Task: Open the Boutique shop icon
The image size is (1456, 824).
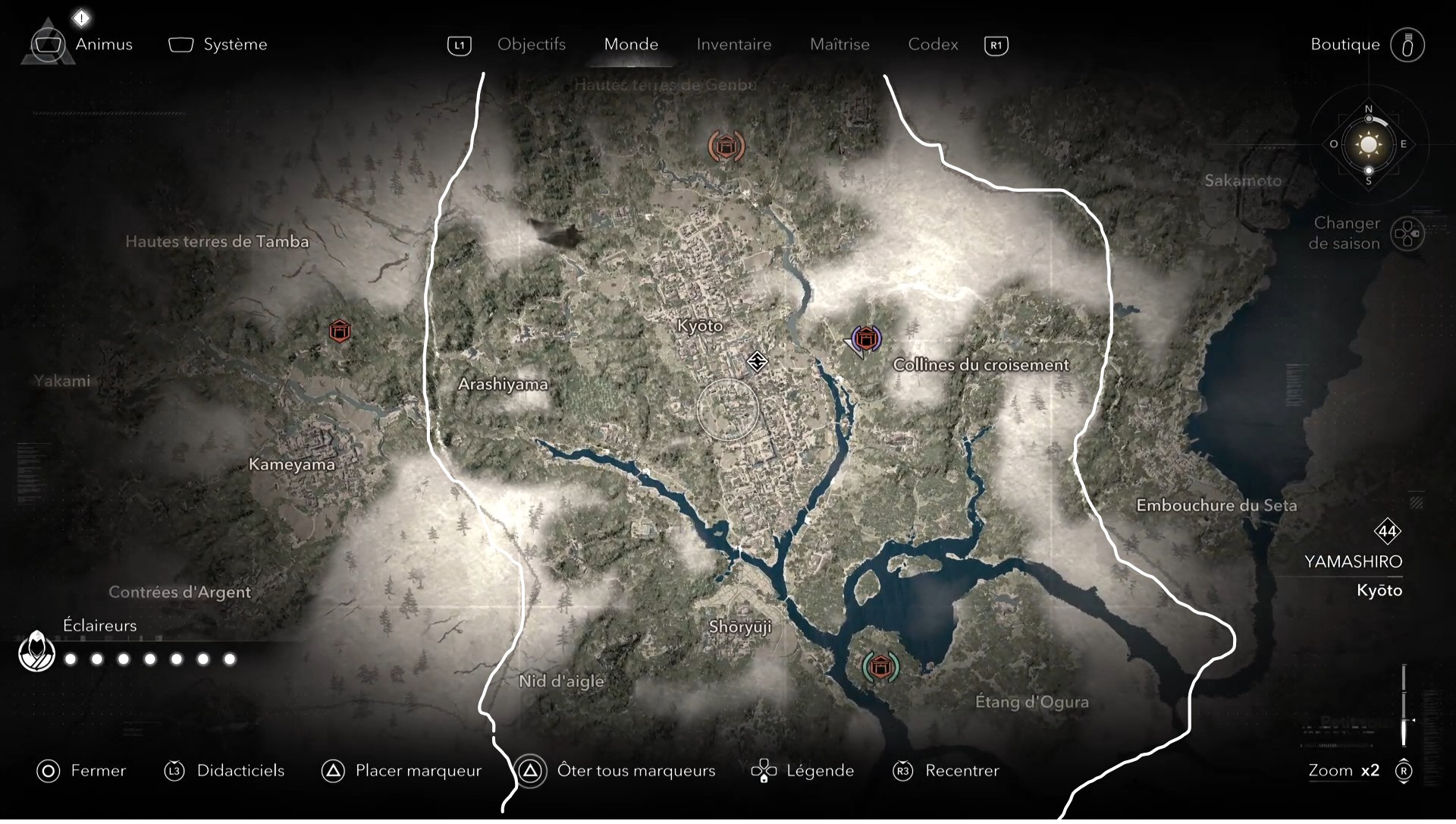Action: (x=1407, y=45)
